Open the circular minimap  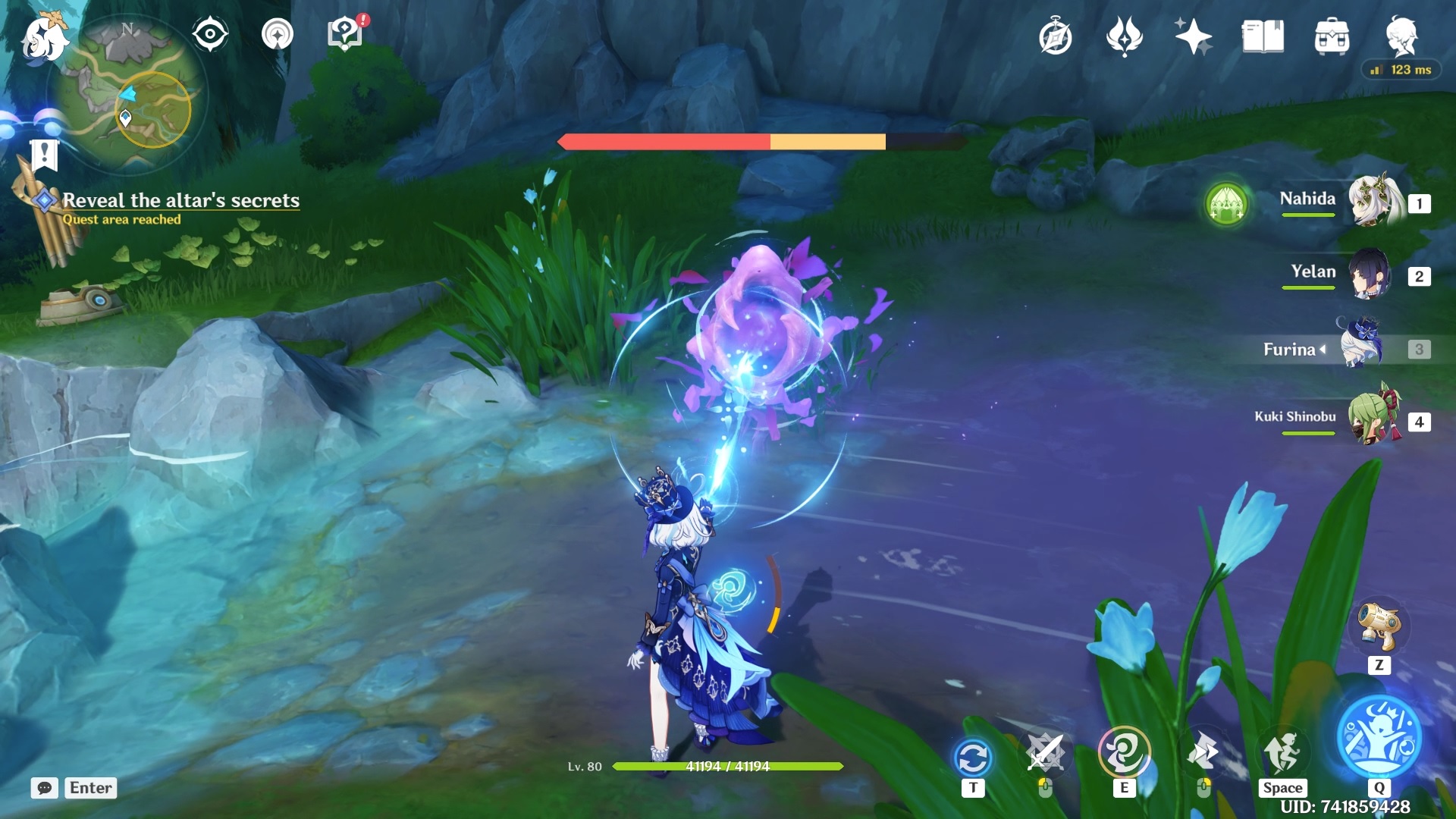pyautogui.click(x=127, y=95)
